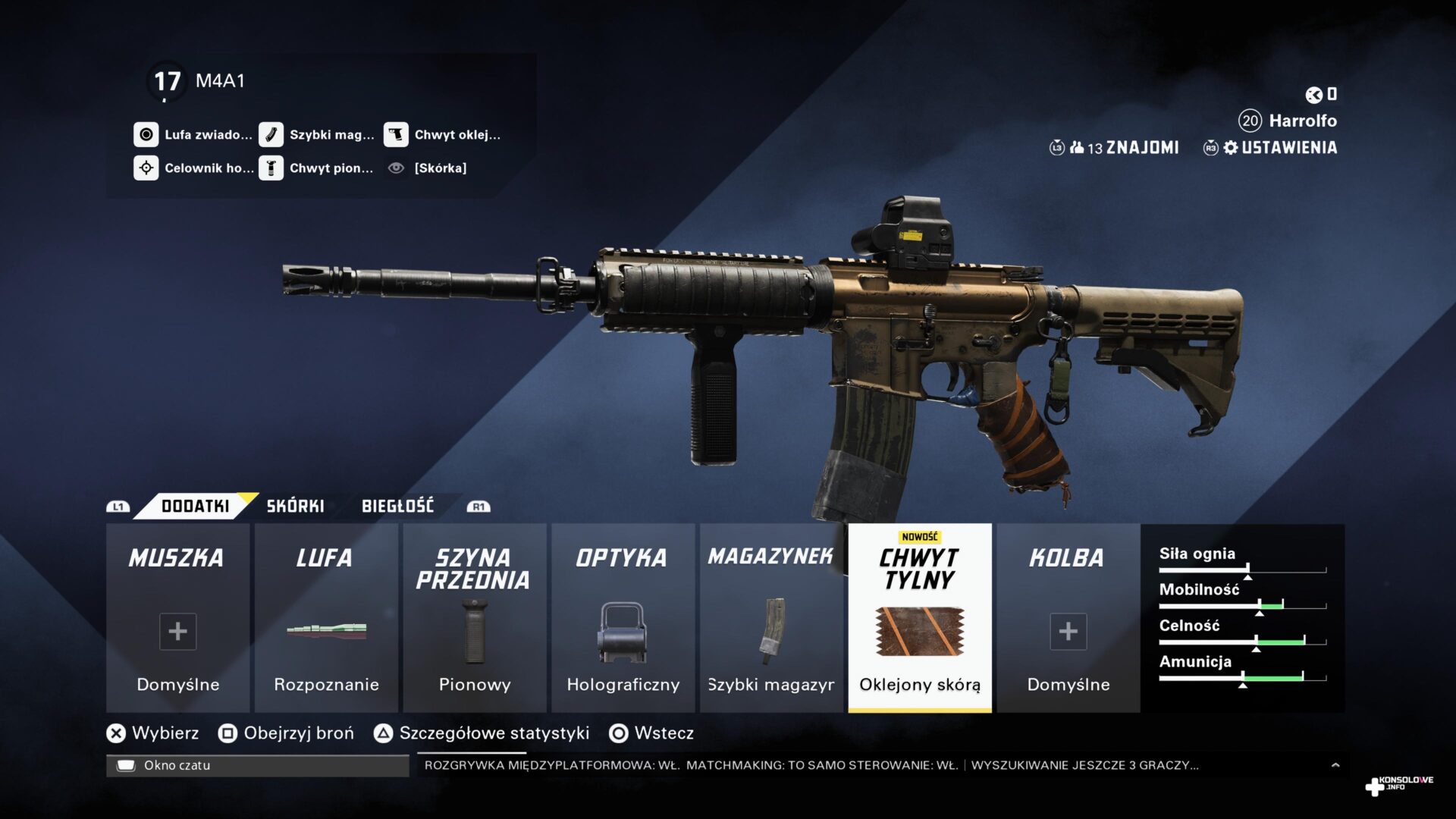Viewport: 1456px width, 819px height.
Task: Go back with Wstecz
Action: [652, 733]
